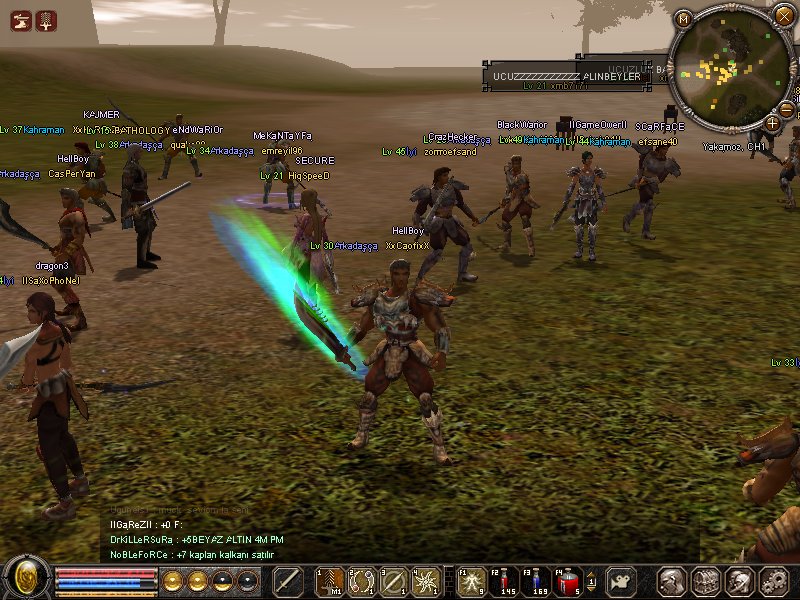Select the sword attack slot on the taskbar
The height and width of the screenshot is (600, 800).
pyautogui.click(x=288, y=581)
